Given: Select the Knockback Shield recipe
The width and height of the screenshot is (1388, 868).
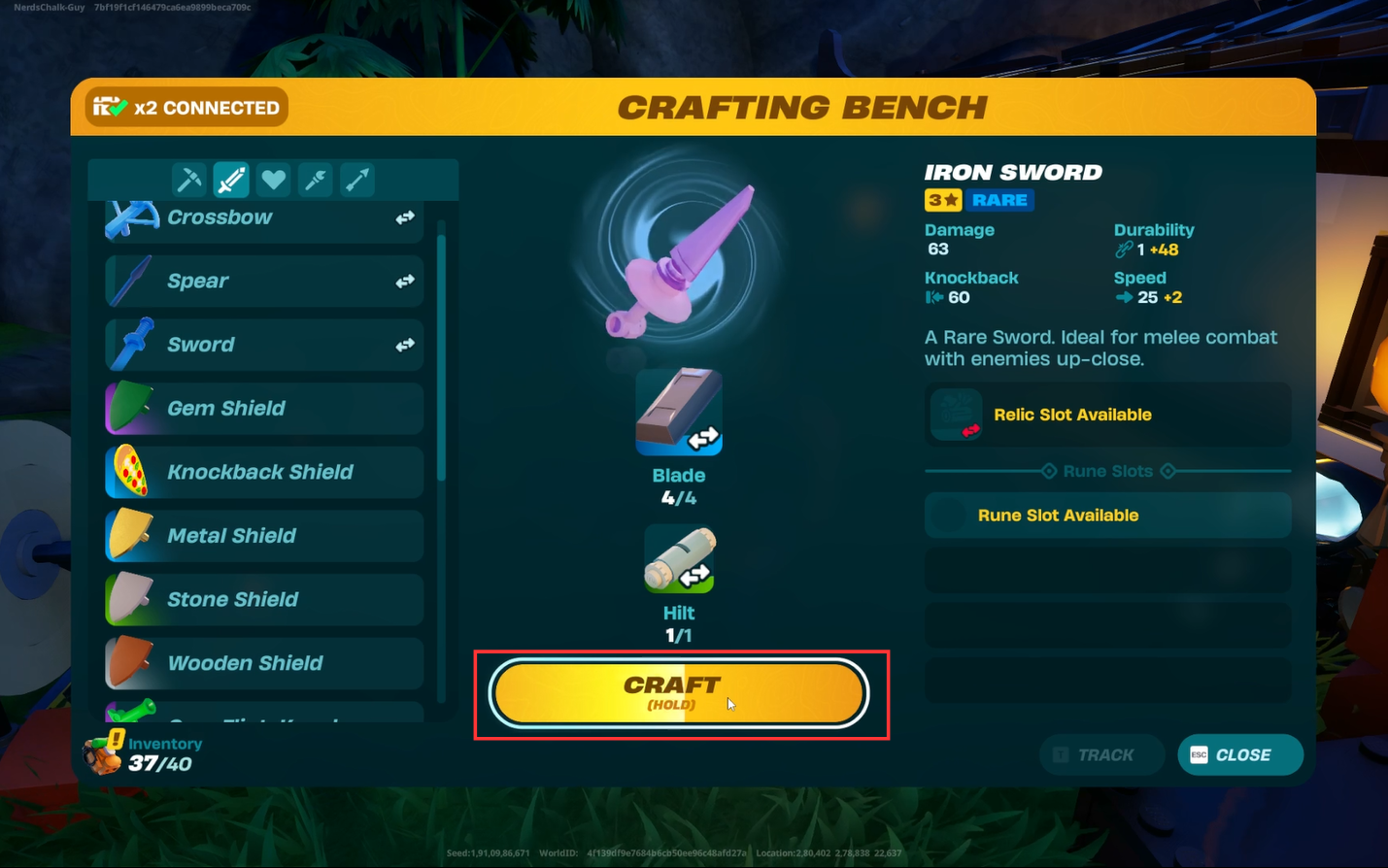Looking at the screenshot, I should coord(263,472).
